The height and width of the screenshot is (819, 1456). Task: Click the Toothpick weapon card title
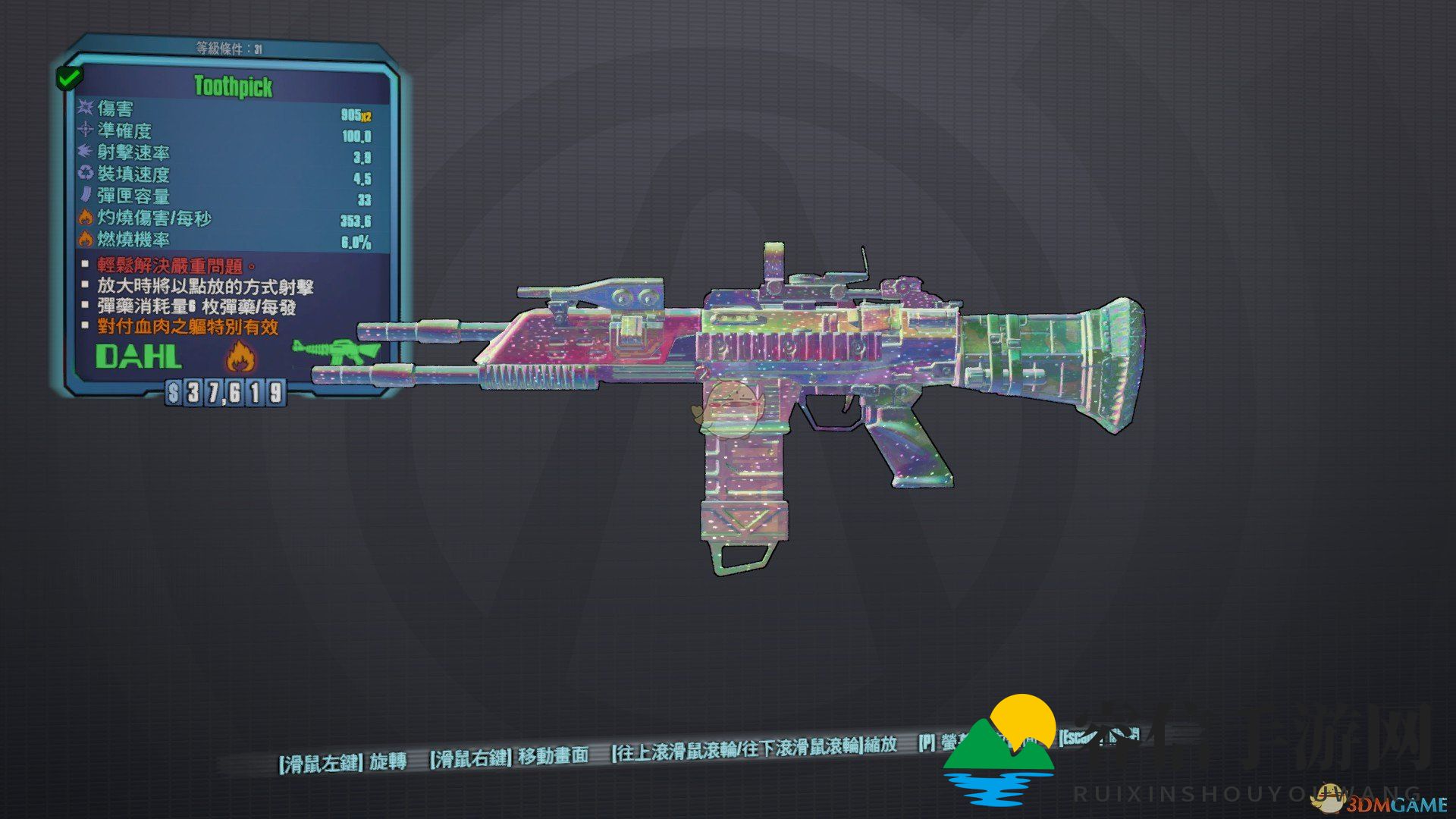(233, 86)
